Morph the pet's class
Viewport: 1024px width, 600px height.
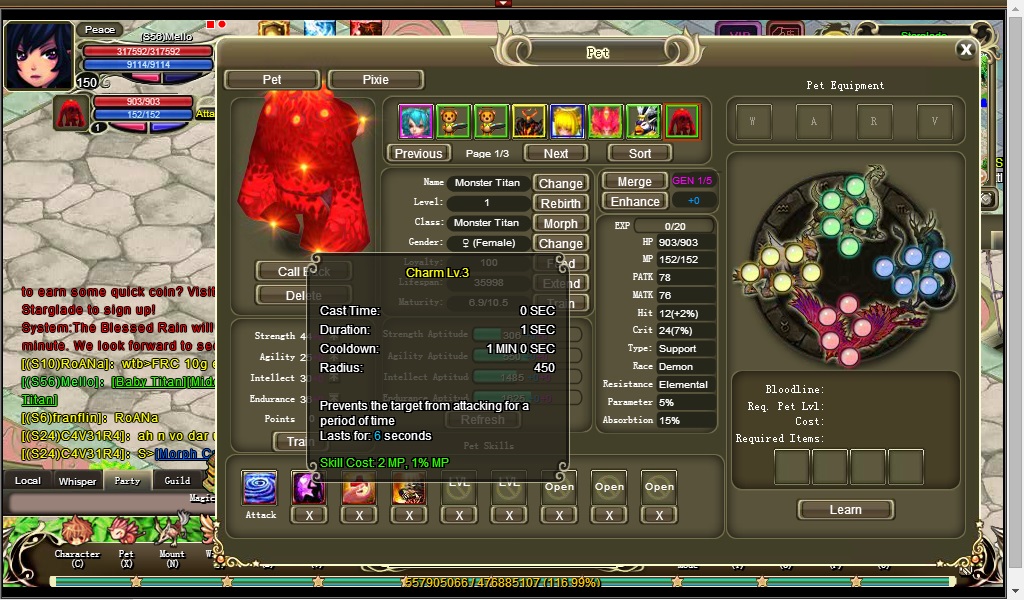(x=560, y=223)
